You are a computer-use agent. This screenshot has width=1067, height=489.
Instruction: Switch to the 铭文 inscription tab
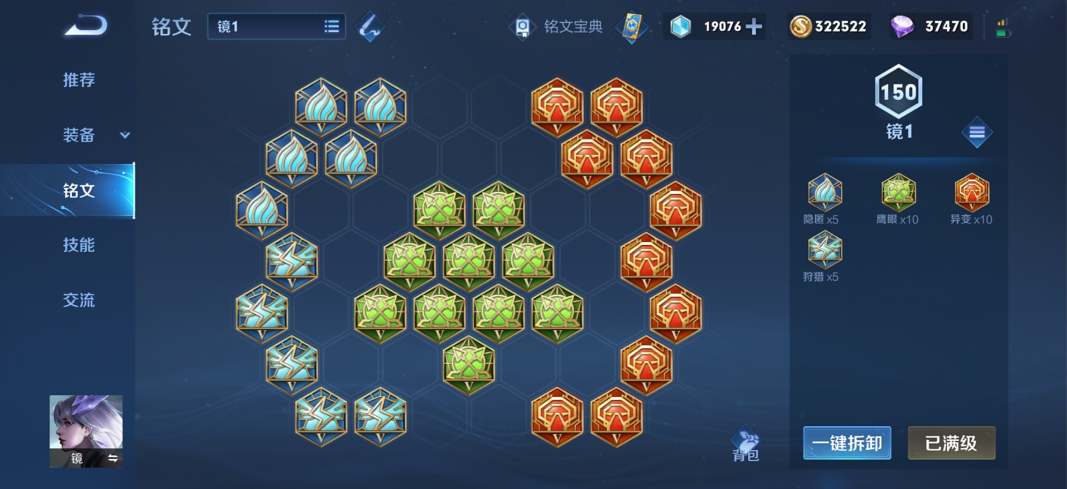tap(79, 190)
